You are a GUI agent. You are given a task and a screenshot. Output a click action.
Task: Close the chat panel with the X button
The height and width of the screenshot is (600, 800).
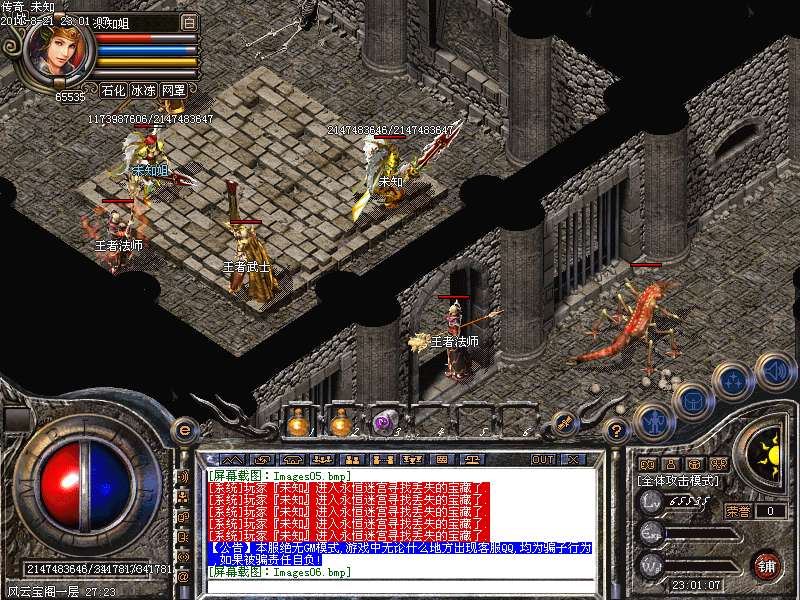click(574, 459)
